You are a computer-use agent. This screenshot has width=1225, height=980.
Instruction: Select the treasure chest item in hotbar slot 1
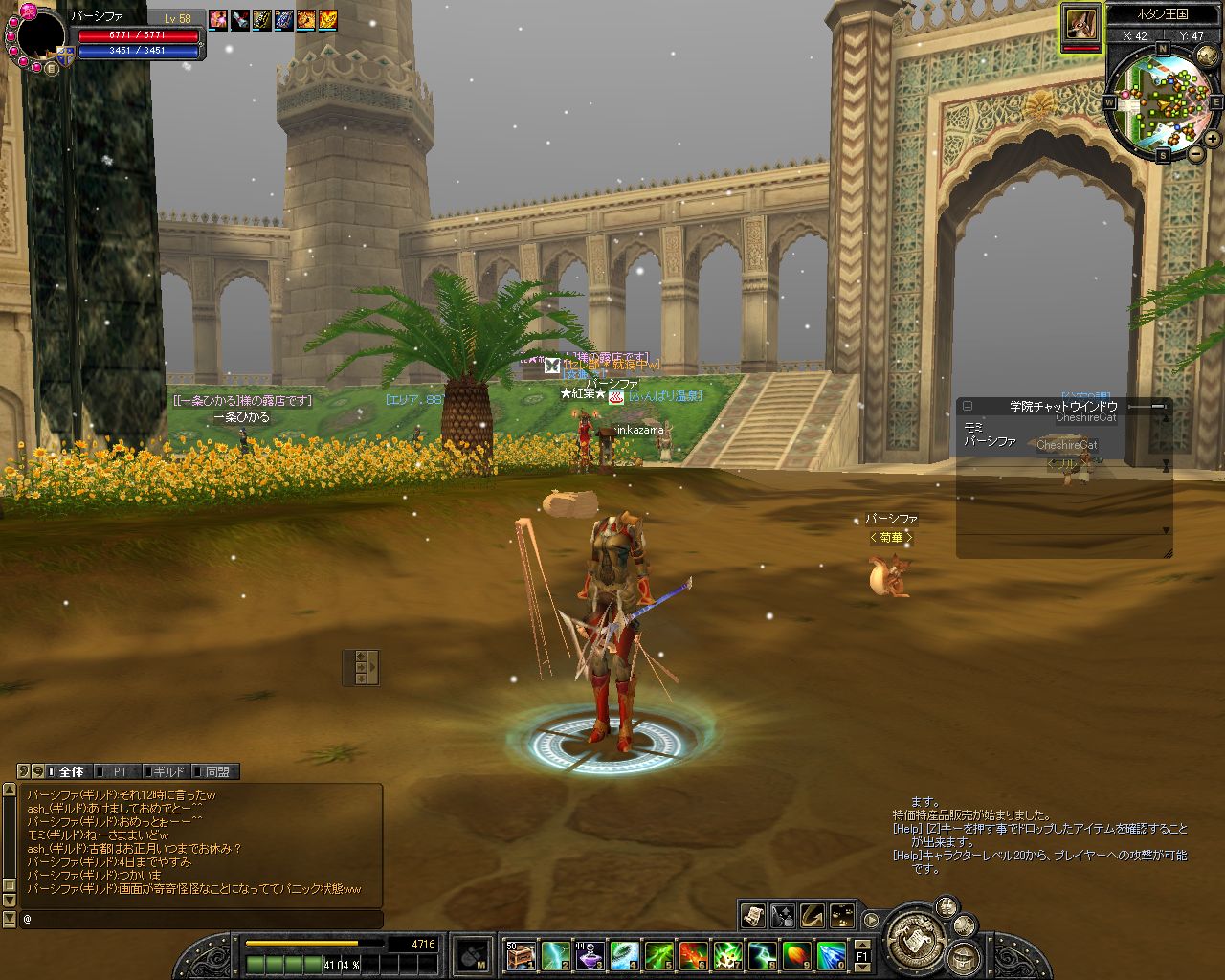point(520,954)
